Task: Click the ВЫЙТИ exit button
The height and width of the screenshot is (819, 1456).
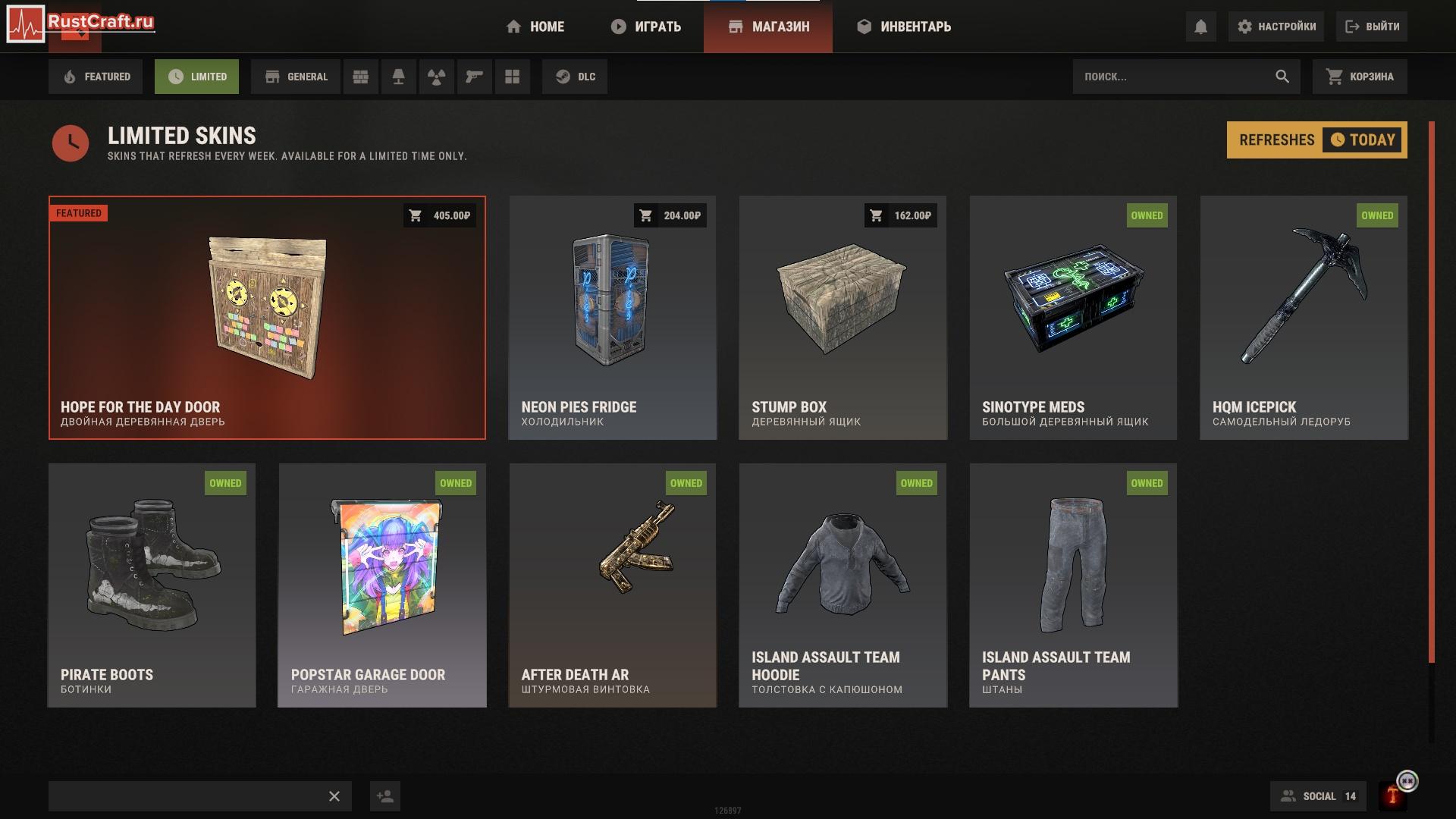Action: pos(1372,27)
